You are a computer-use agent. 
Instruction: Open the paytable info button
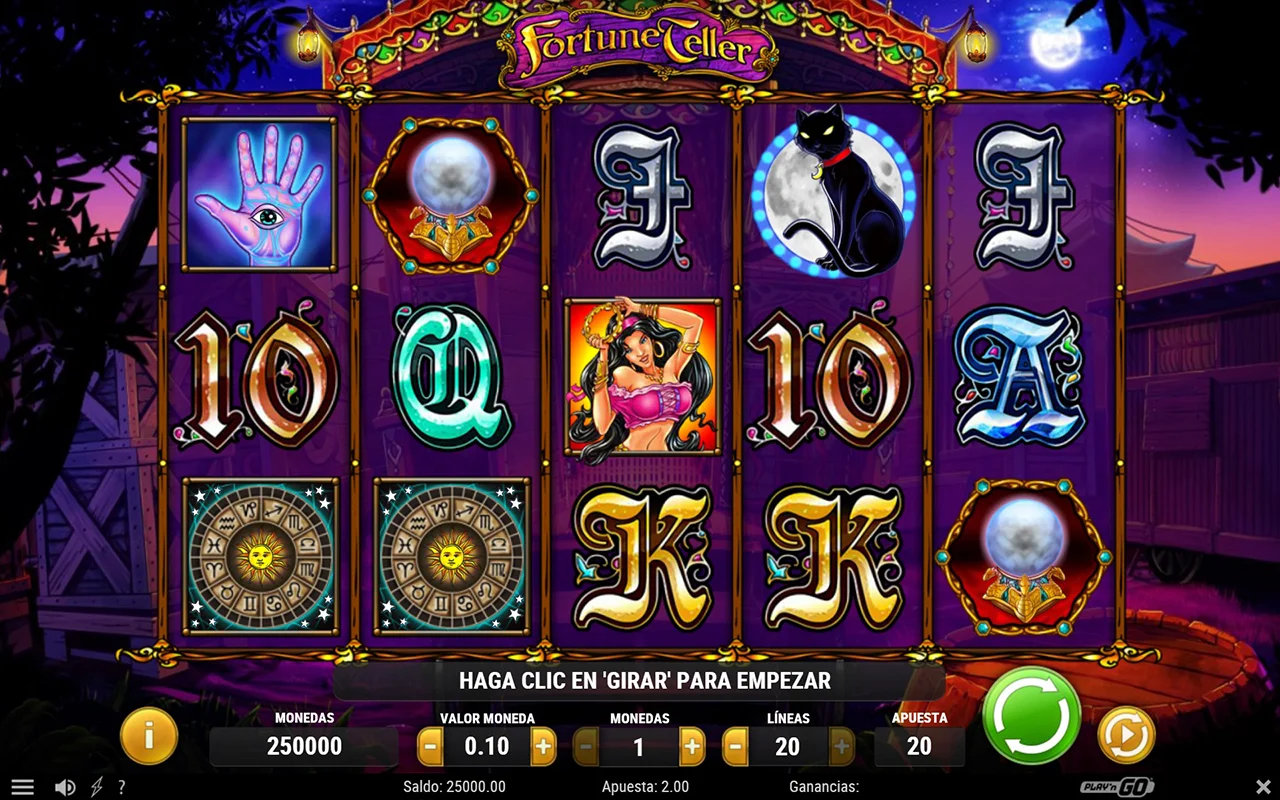click(149, 737)
